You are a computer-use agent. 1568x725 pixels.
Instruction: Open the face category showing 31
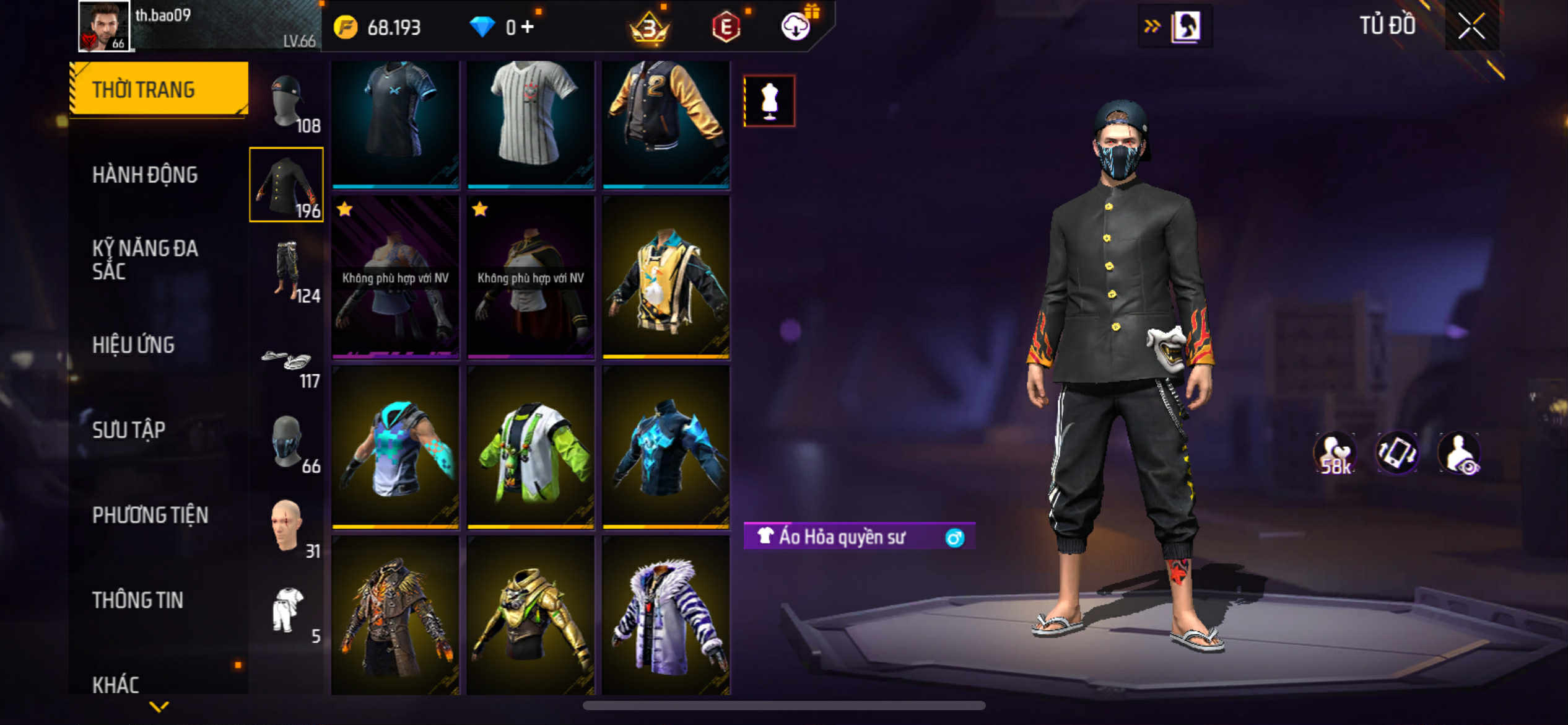(x=287, y=527)
